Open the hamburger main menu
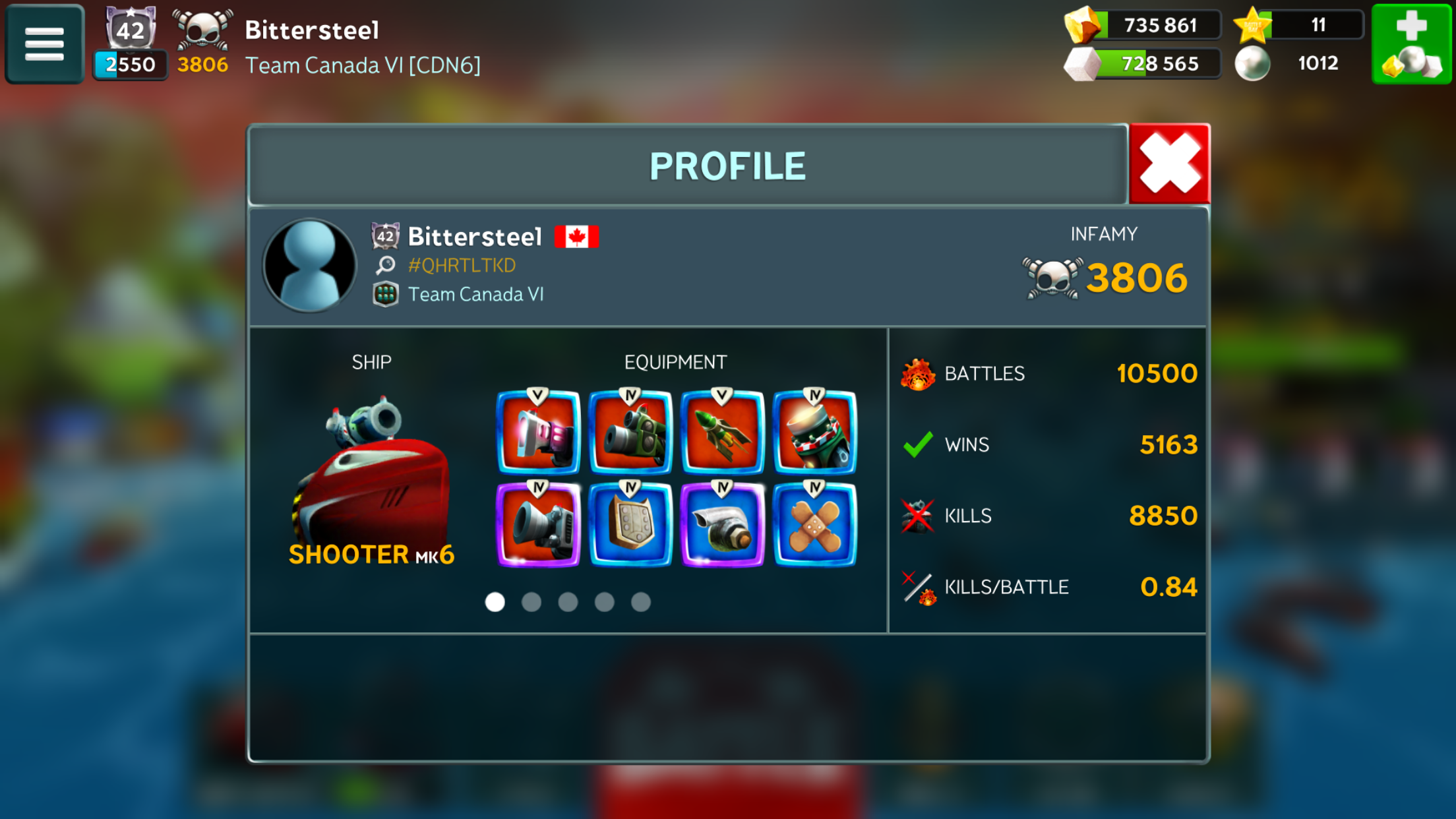1456x819 pixels. click(44, 44)
